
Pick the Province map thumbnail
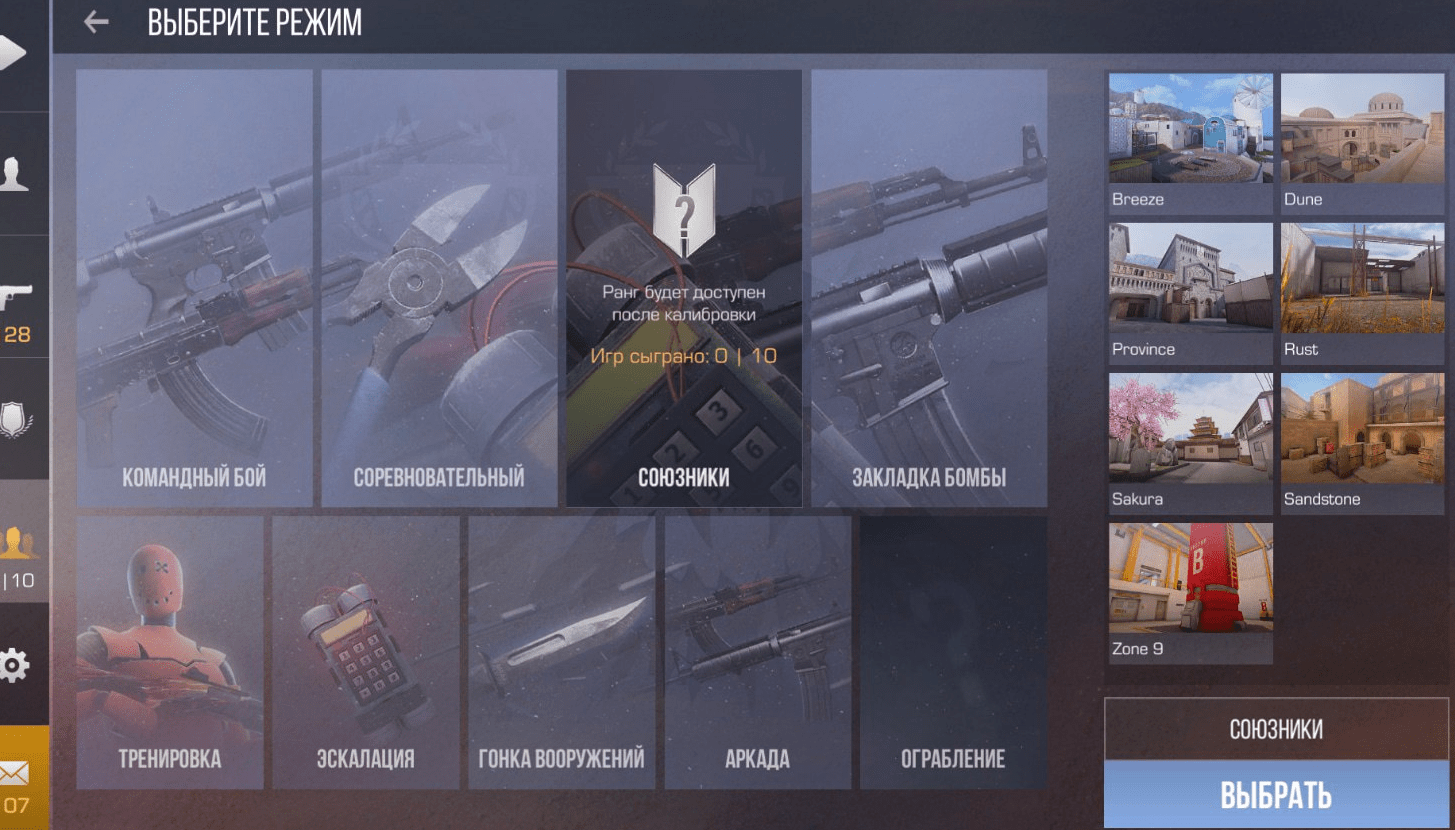point(1190,291)
